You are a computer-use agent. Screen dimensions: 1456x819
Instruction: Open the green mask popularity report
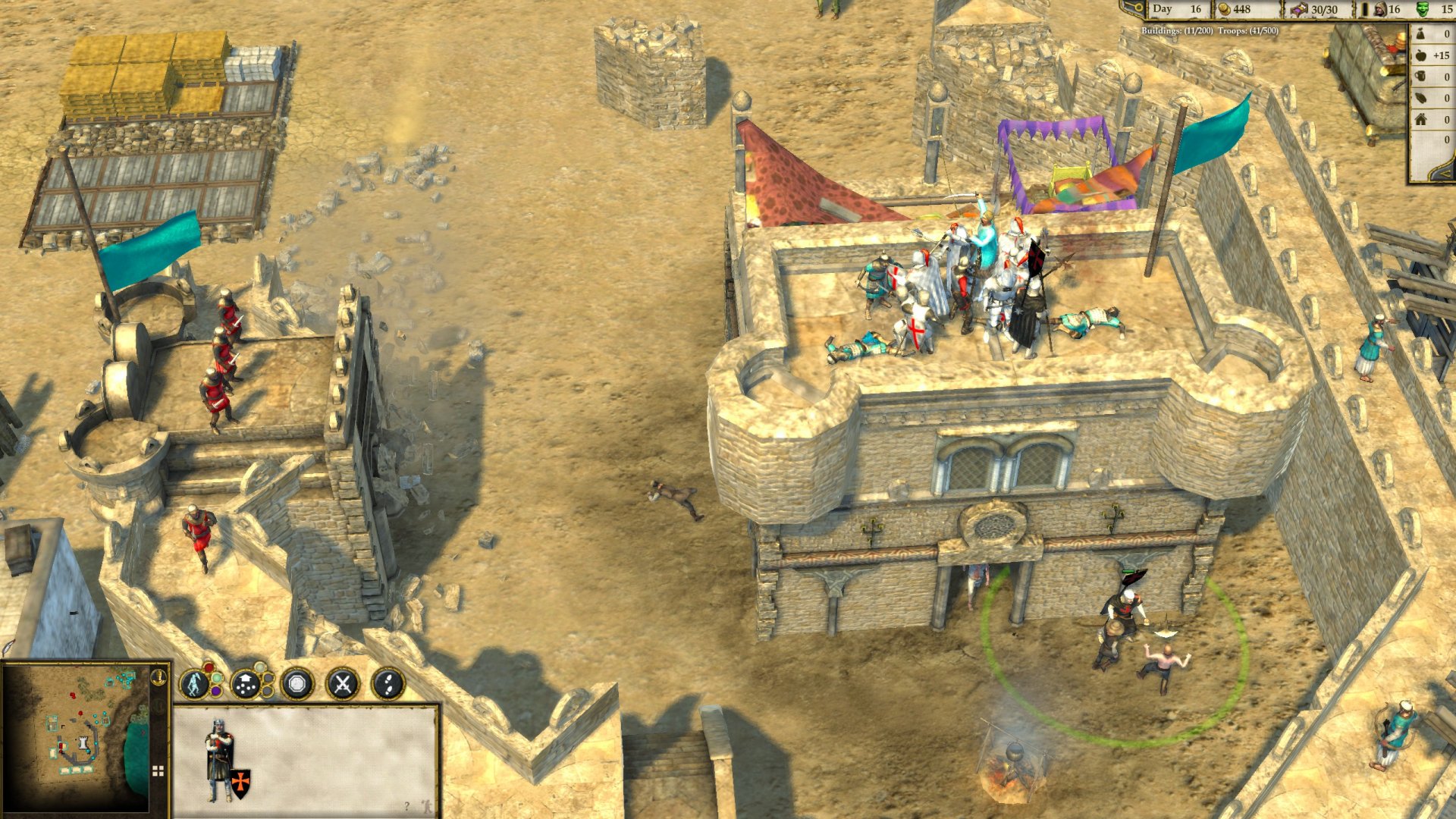[x=1423, y=9]
